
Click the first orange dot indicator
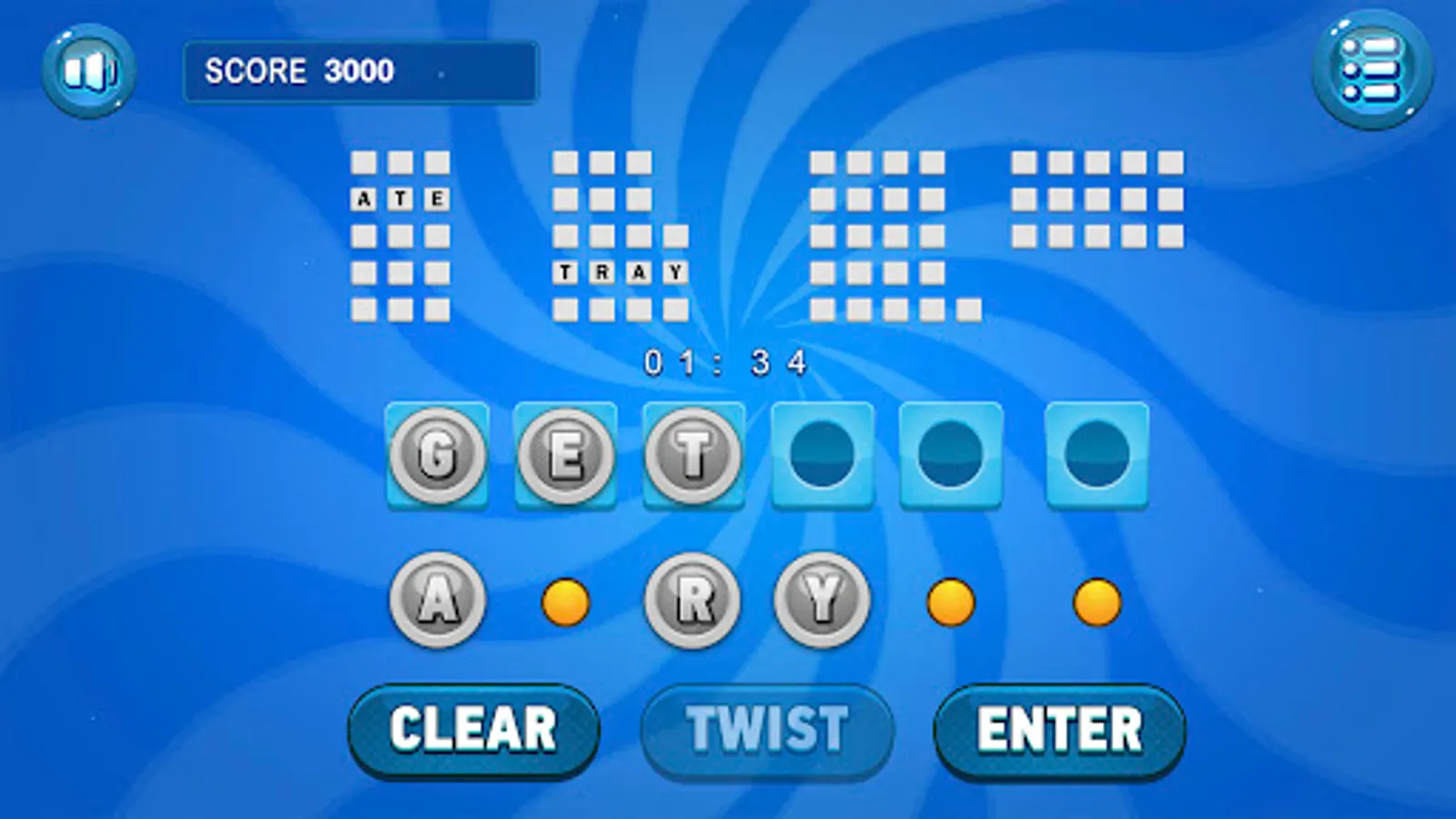pos(564,602)
